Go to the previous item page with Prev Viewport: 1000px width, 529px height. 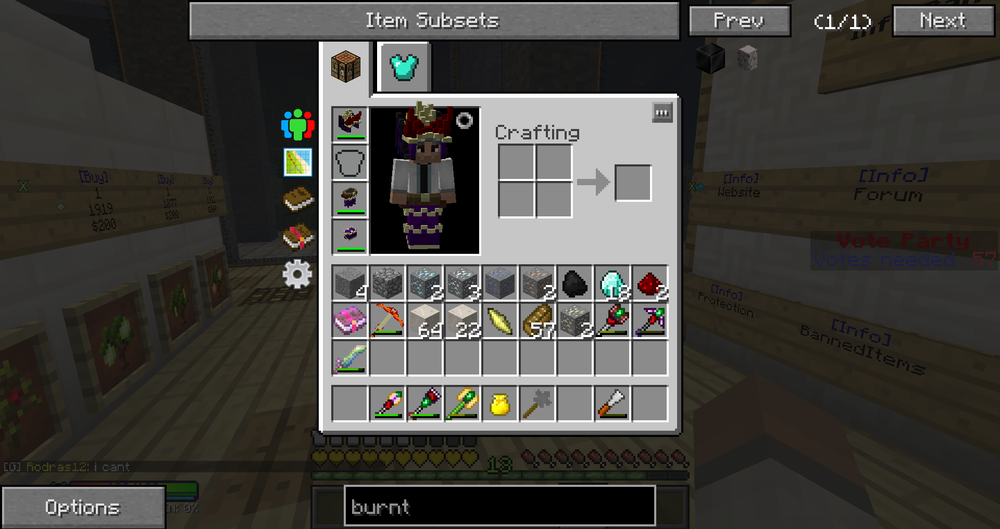(739, 20)
